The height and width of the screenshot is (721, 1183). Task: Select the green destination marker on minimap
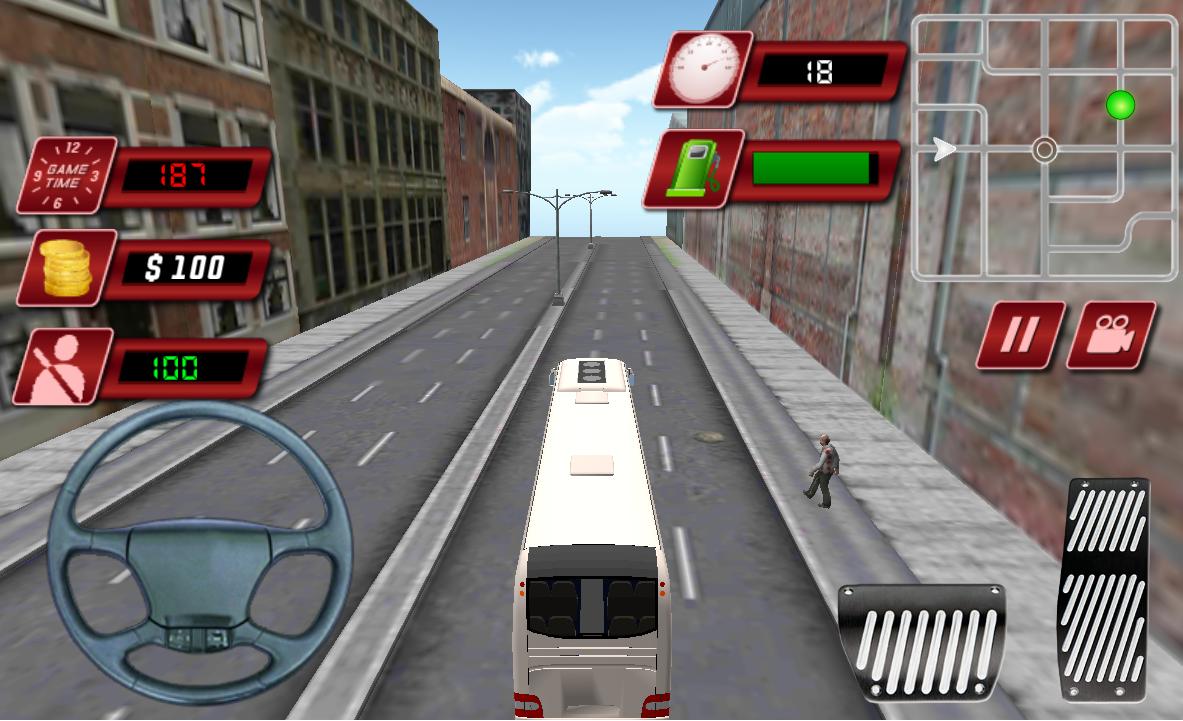[1120, 103]
